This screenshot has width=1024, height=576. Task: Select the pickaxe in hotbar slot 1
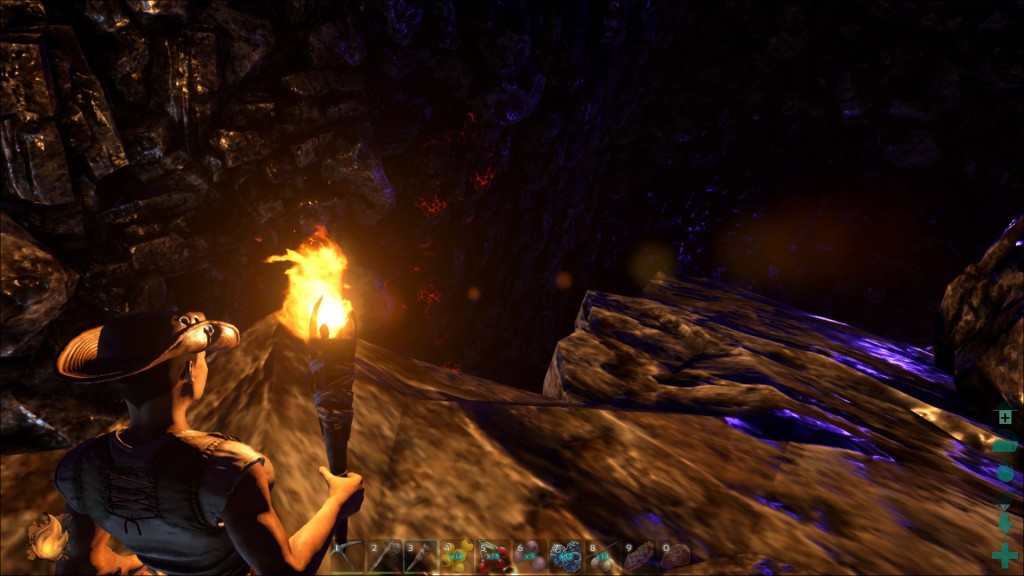point(348,556)
